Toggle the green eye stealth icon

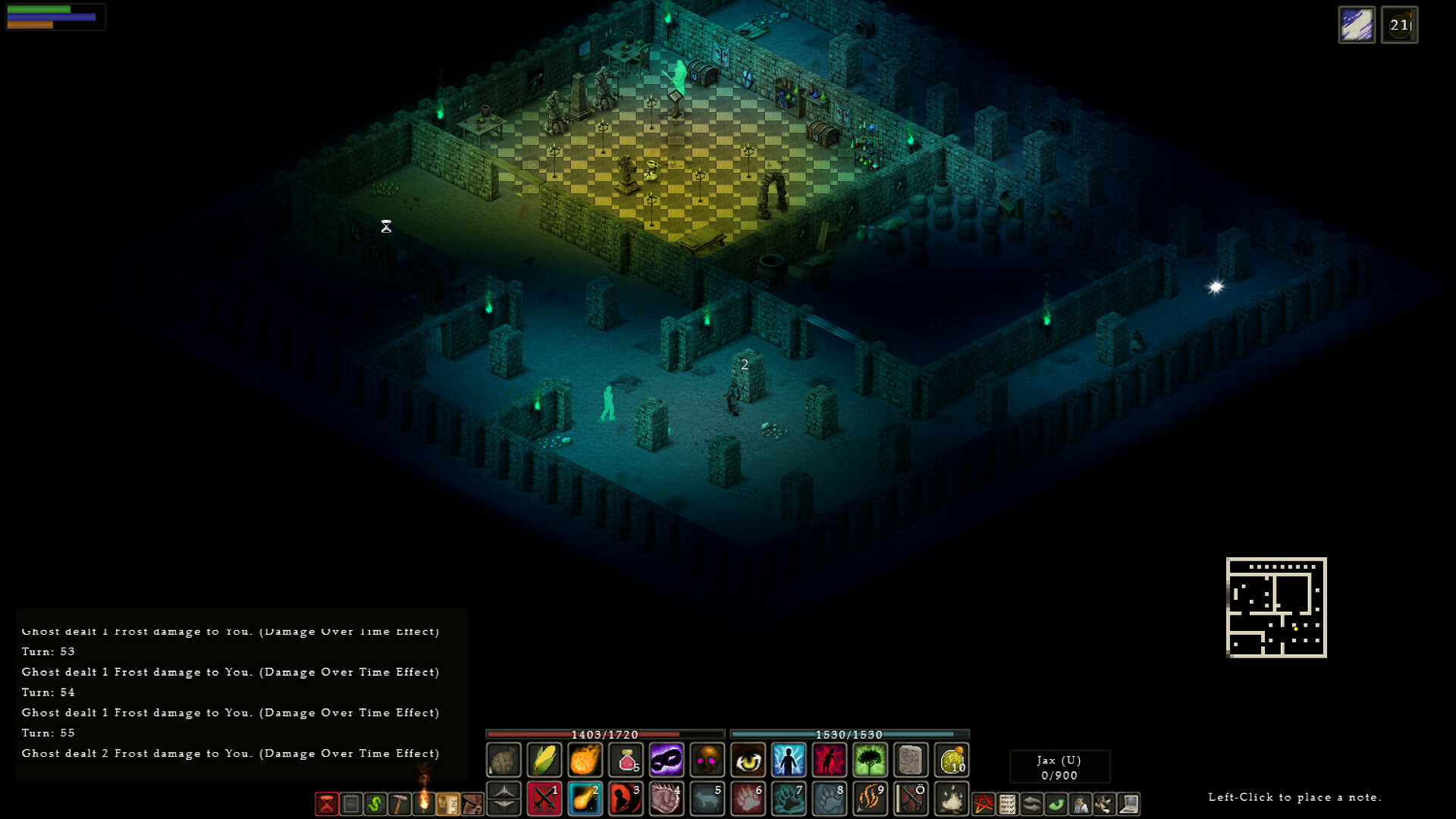[1056, 804]
